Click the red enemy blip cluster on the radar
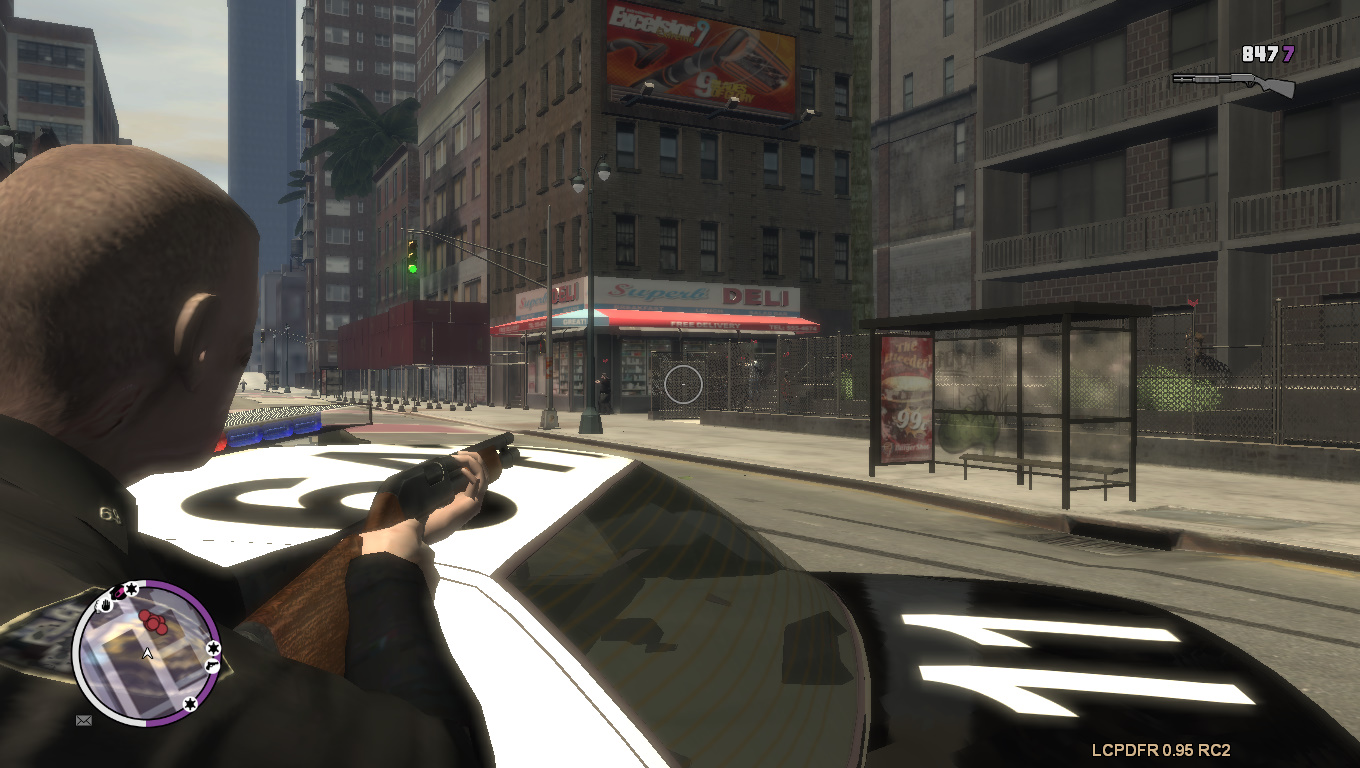The width and height of the screenshot is (1360, 768). click(154, 622)
